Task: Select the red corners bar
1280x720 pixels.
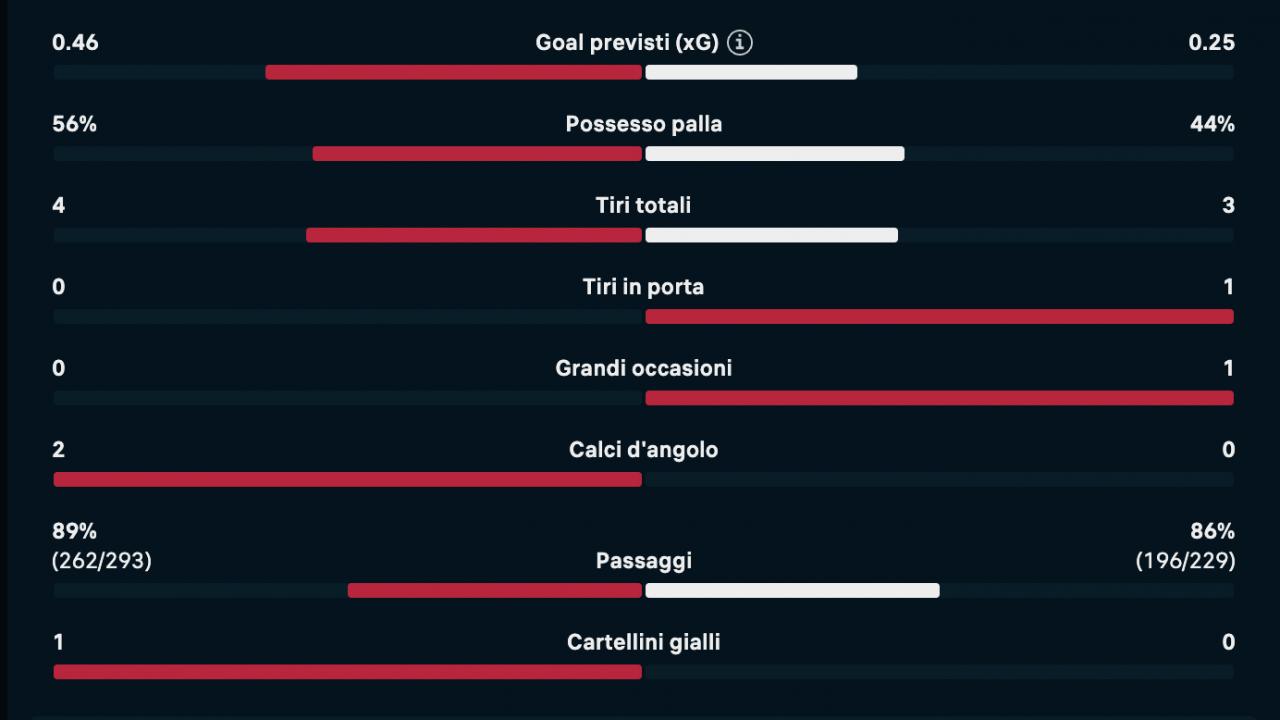Action: 347,479
